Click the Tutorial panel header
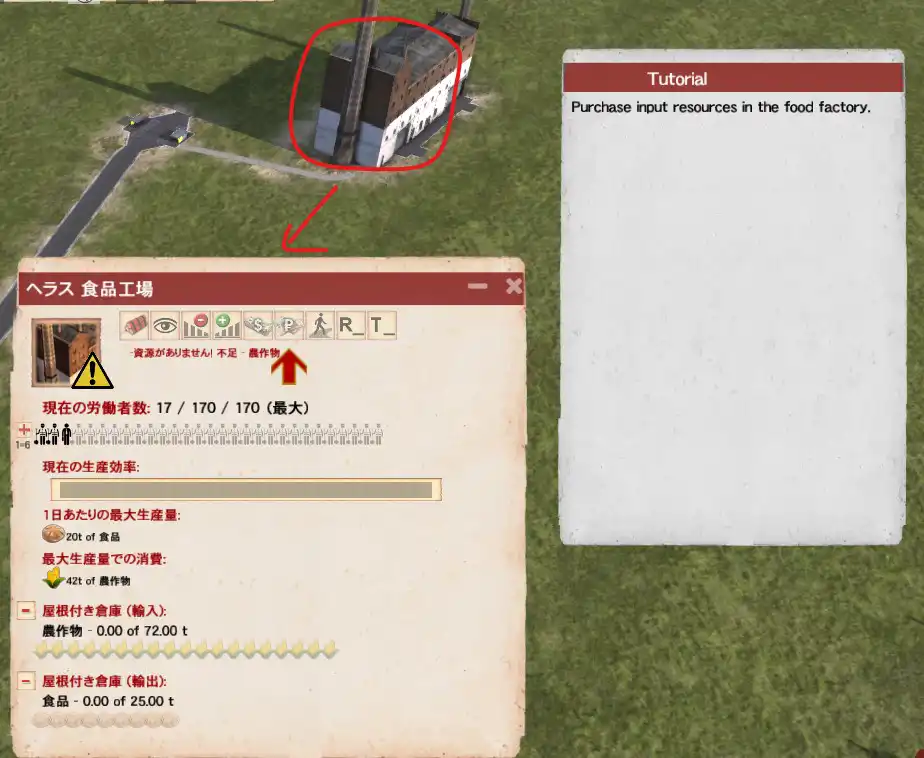924x758 pixels. [735, 79]
